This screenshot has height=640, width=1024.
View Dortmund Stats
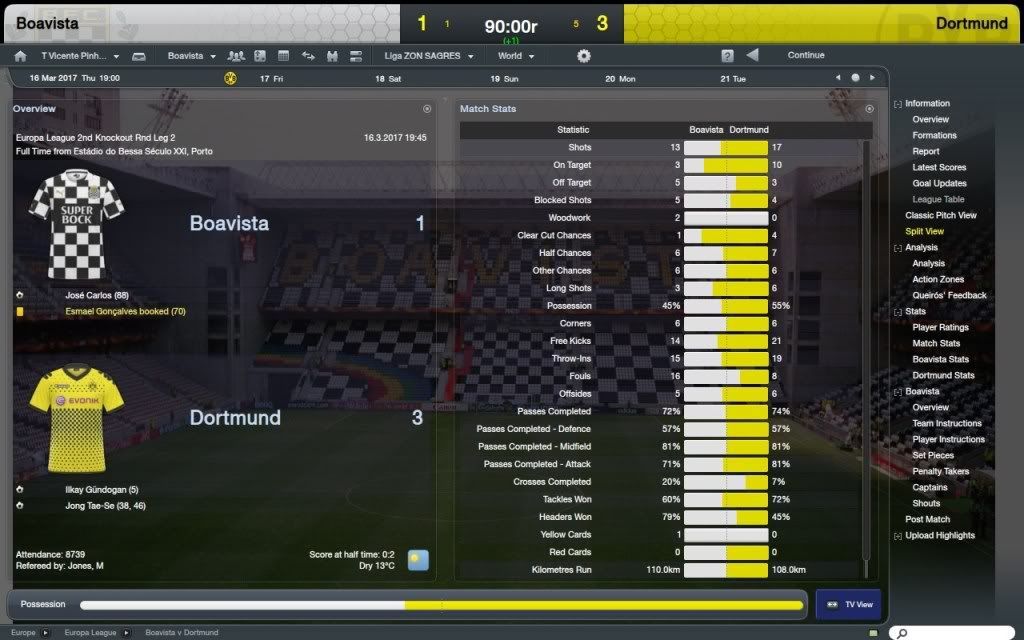click(x=943, y=376)
